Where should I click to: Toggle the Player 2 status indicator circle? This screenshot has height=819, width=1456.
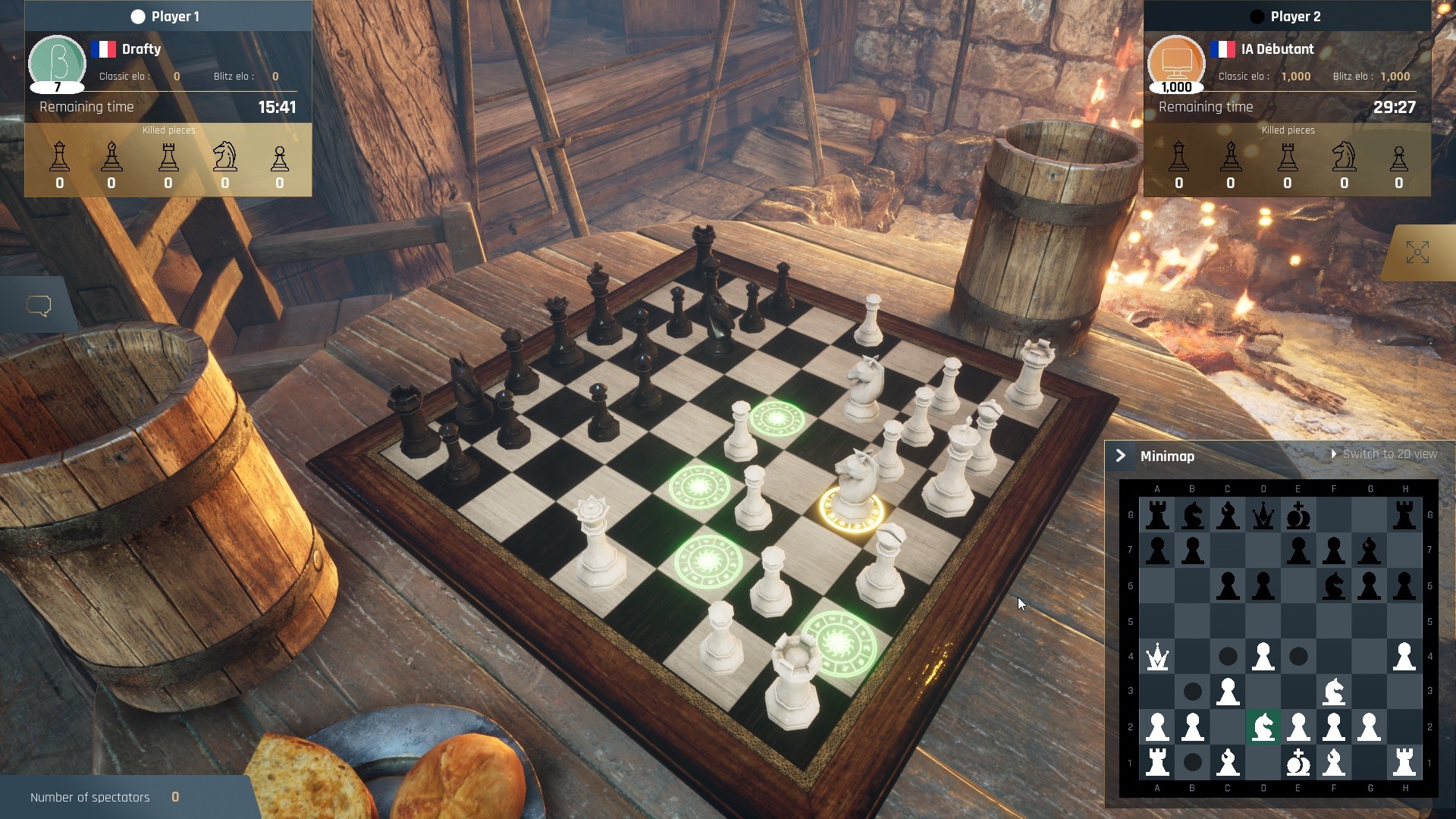click(1257, 15)
